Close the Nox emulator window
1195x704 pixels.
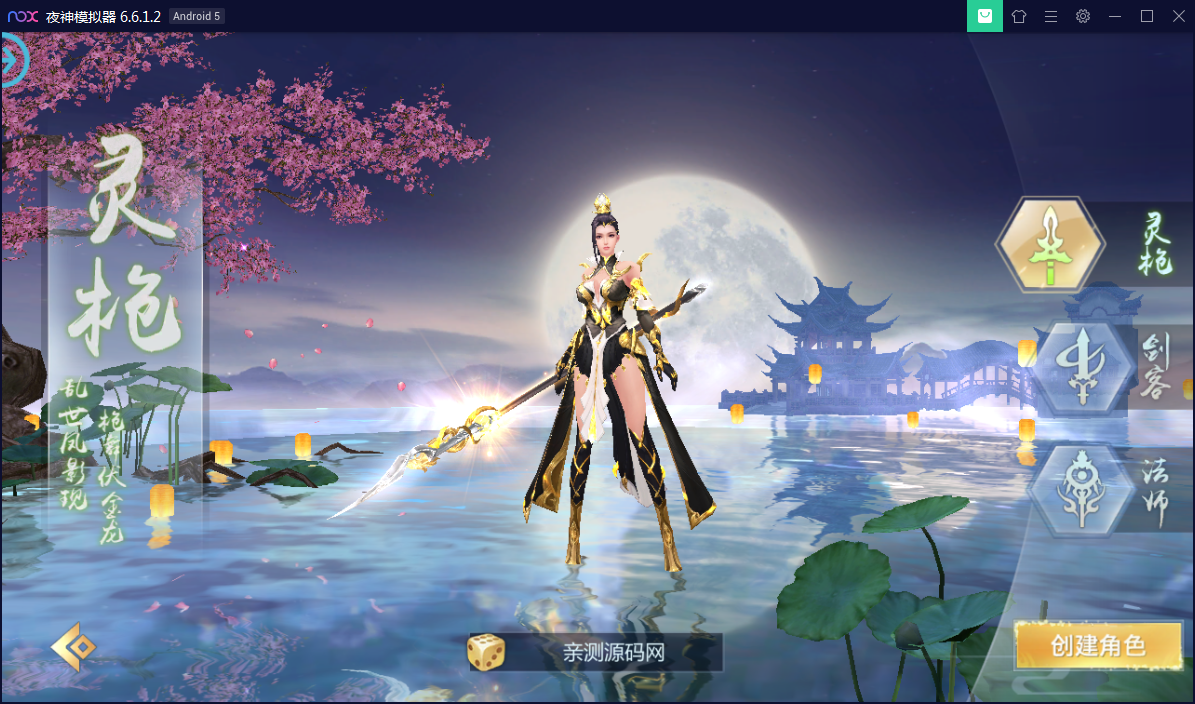coord(1178,16)
